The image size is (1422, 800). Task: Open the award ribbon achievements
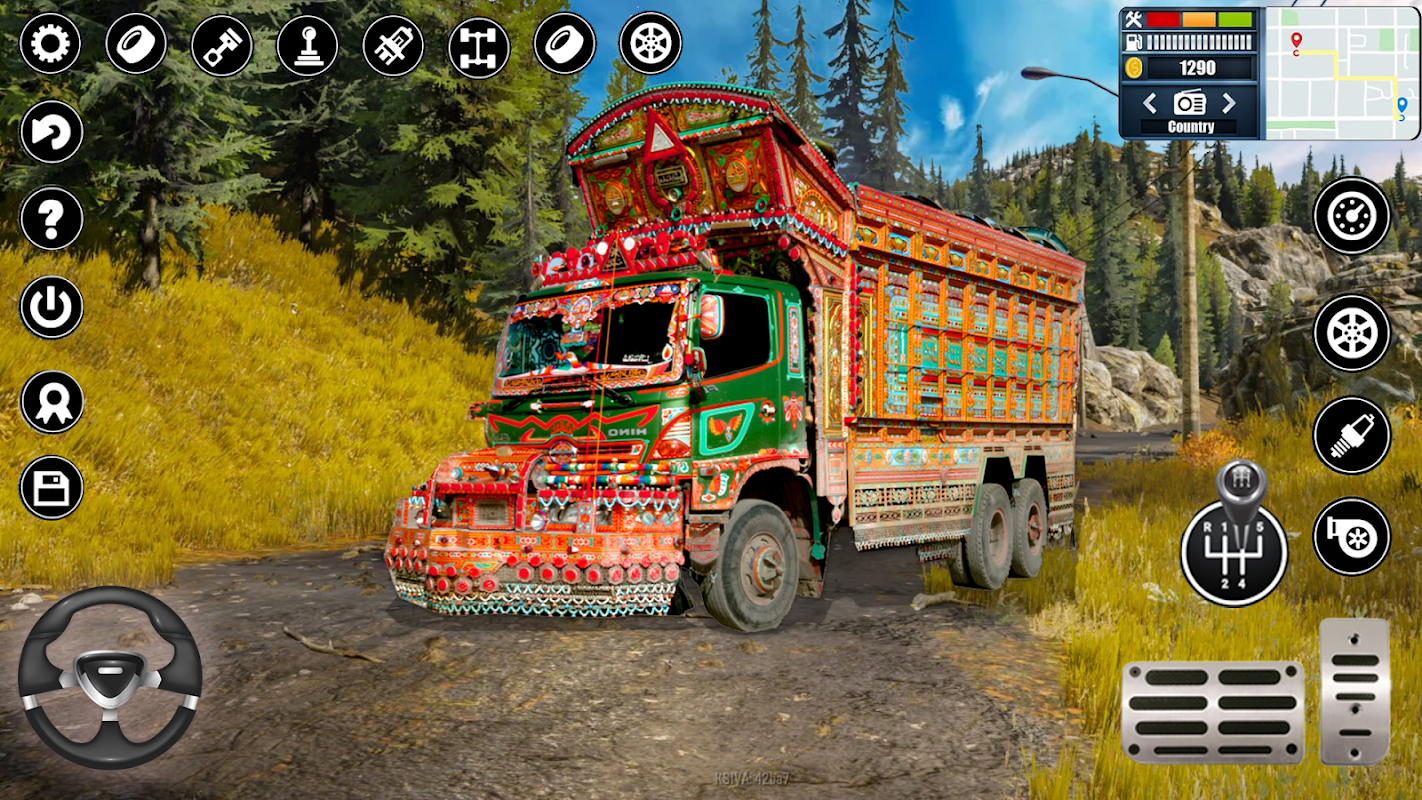[x=51, y=401]
